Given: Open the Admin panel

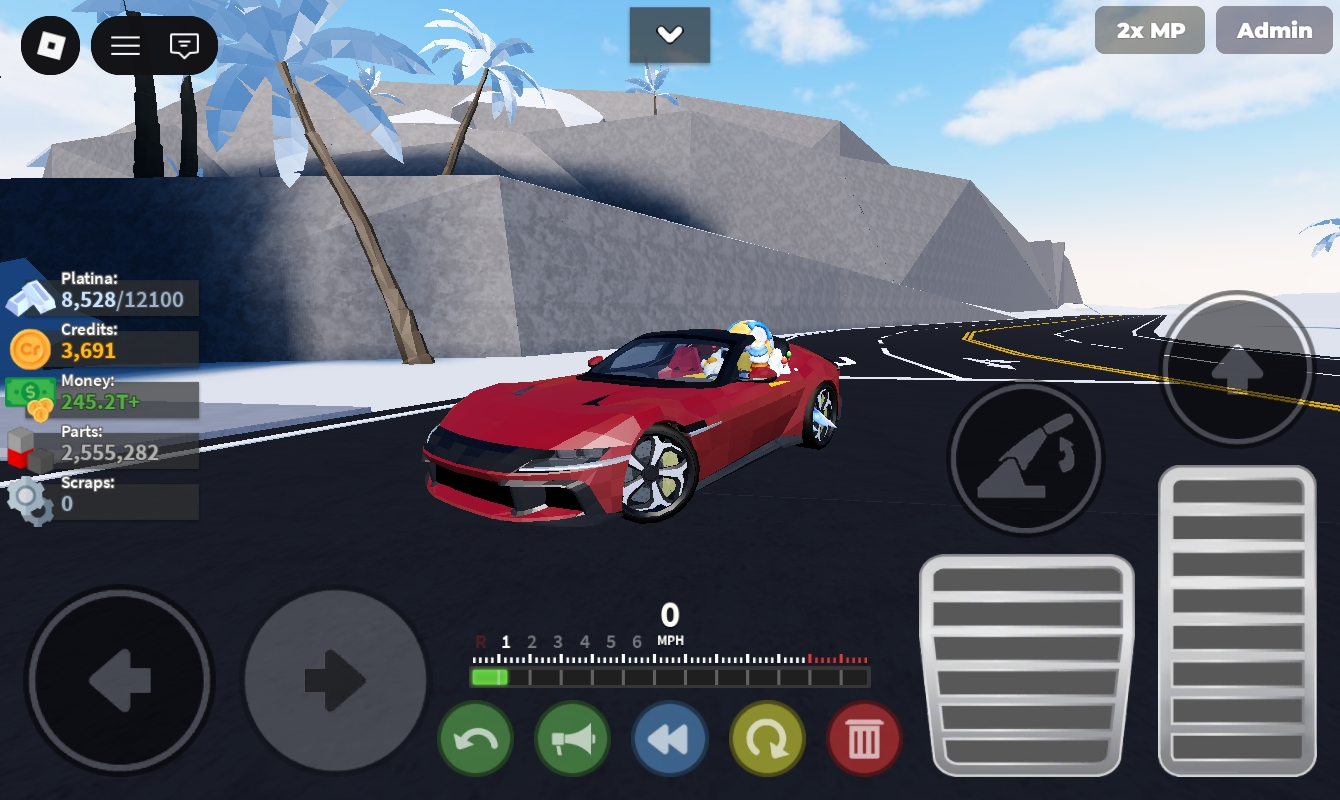Looking at the screenshot, I should (x=1274, y=31).
